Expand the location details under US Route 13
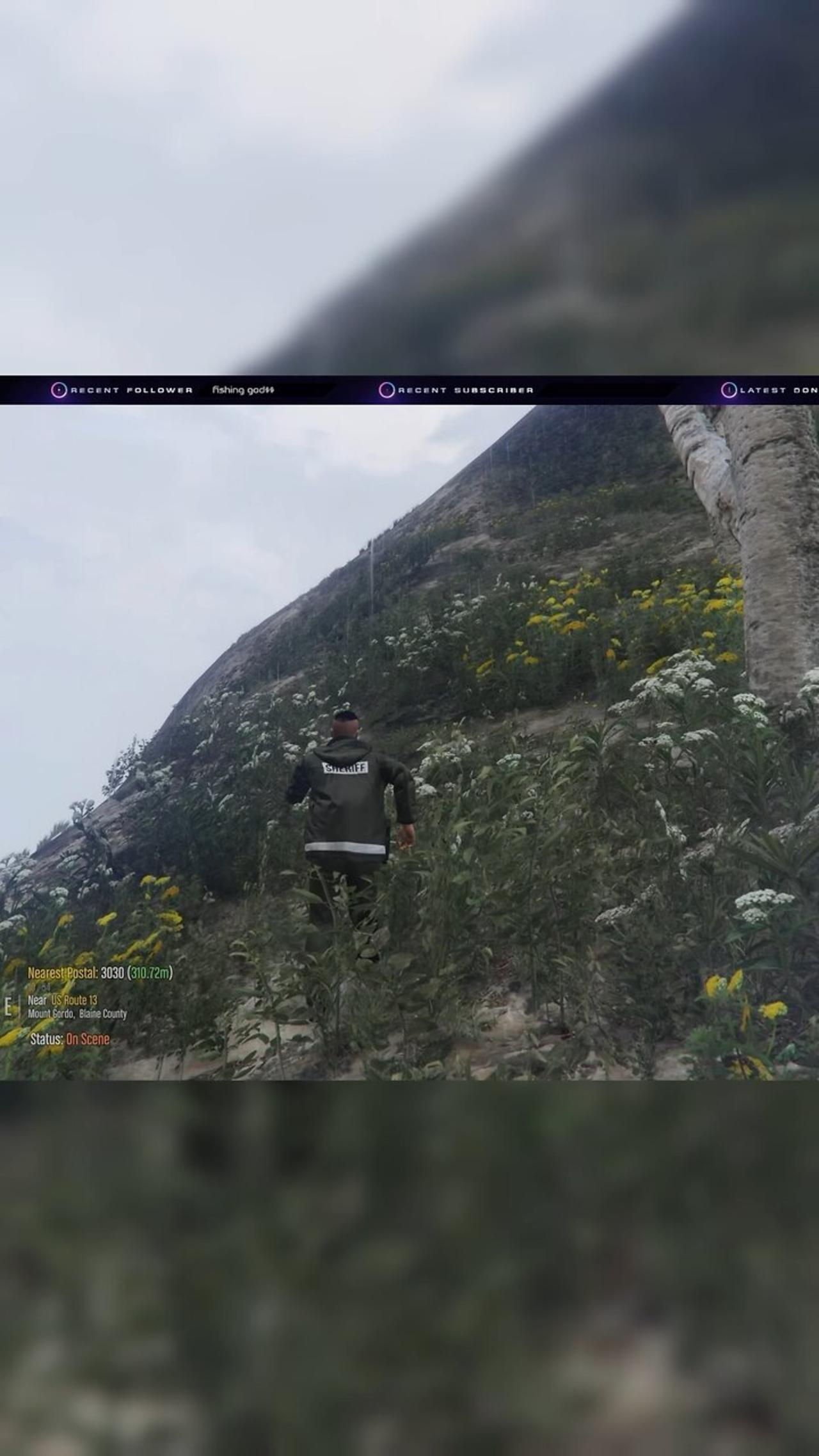The width and height of the screenshot is (819, 1456). [x=77, y=1013]
